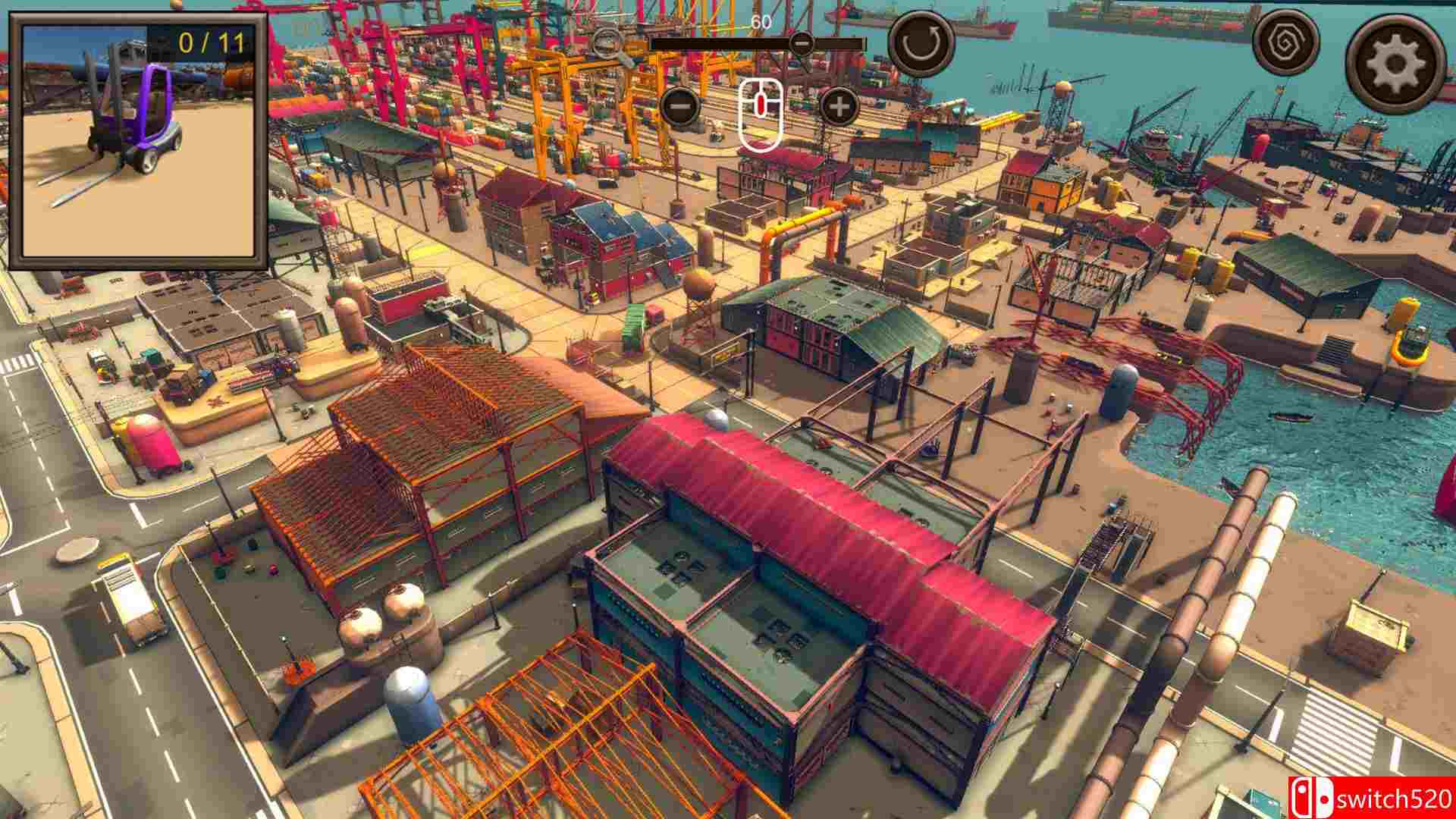Select the forklift target picture
This screenshot has width=1456, height=819.
[x=138, y=142]
